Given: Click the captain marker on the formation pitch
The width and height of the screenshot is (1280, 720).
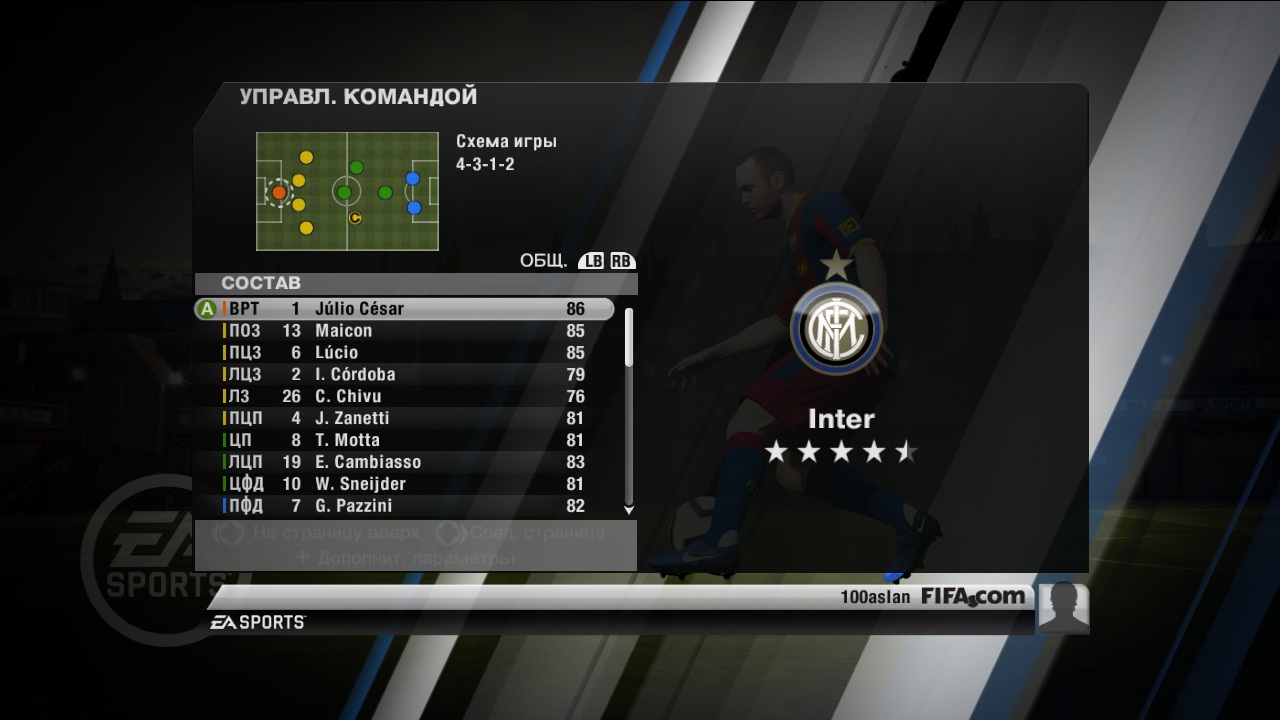Looking at the screenshot, I should (355, 218).
